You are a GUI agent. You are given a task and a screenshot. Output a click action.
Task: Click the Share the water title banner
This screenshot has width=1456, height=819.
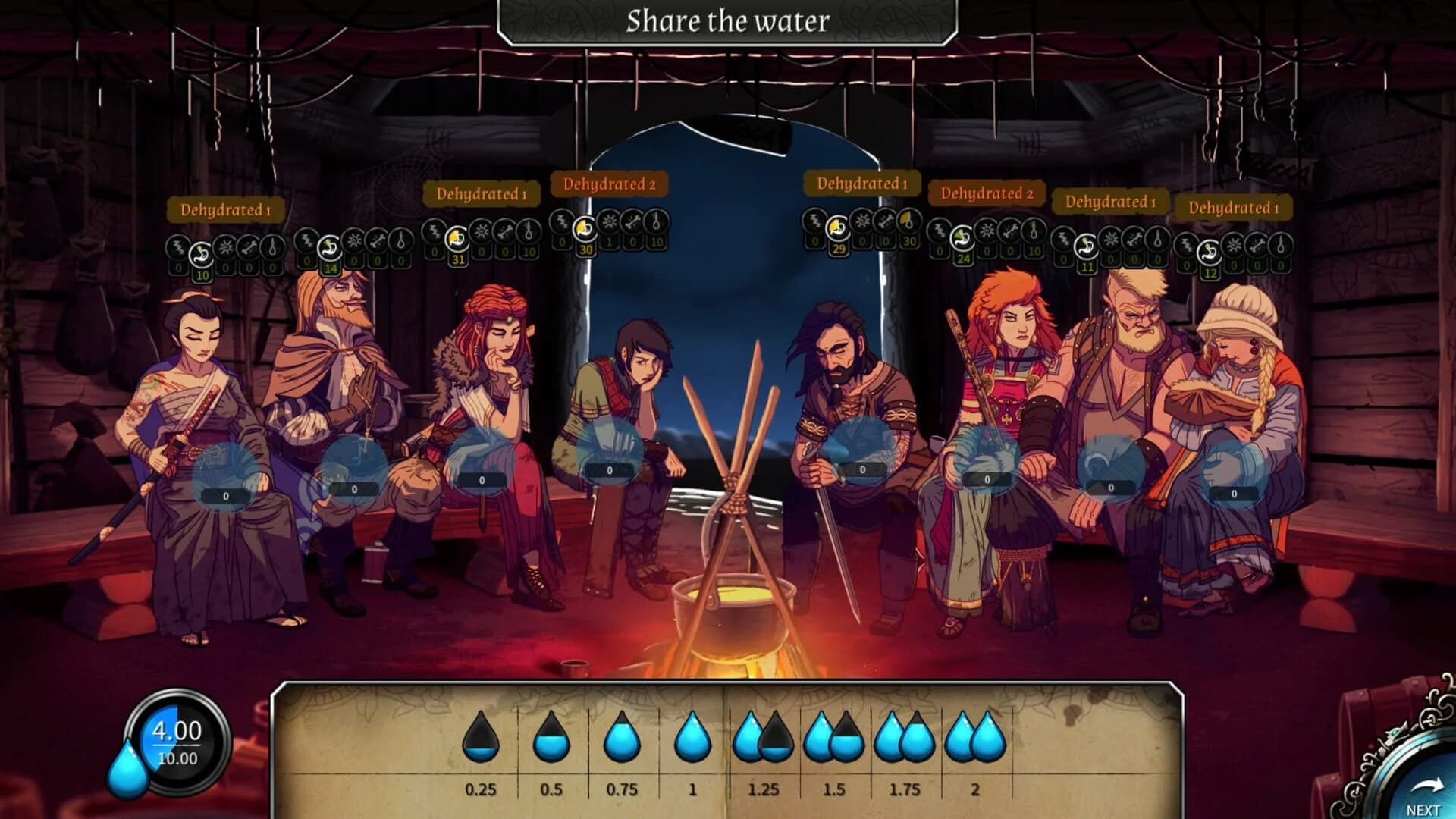tap(726, 22)
